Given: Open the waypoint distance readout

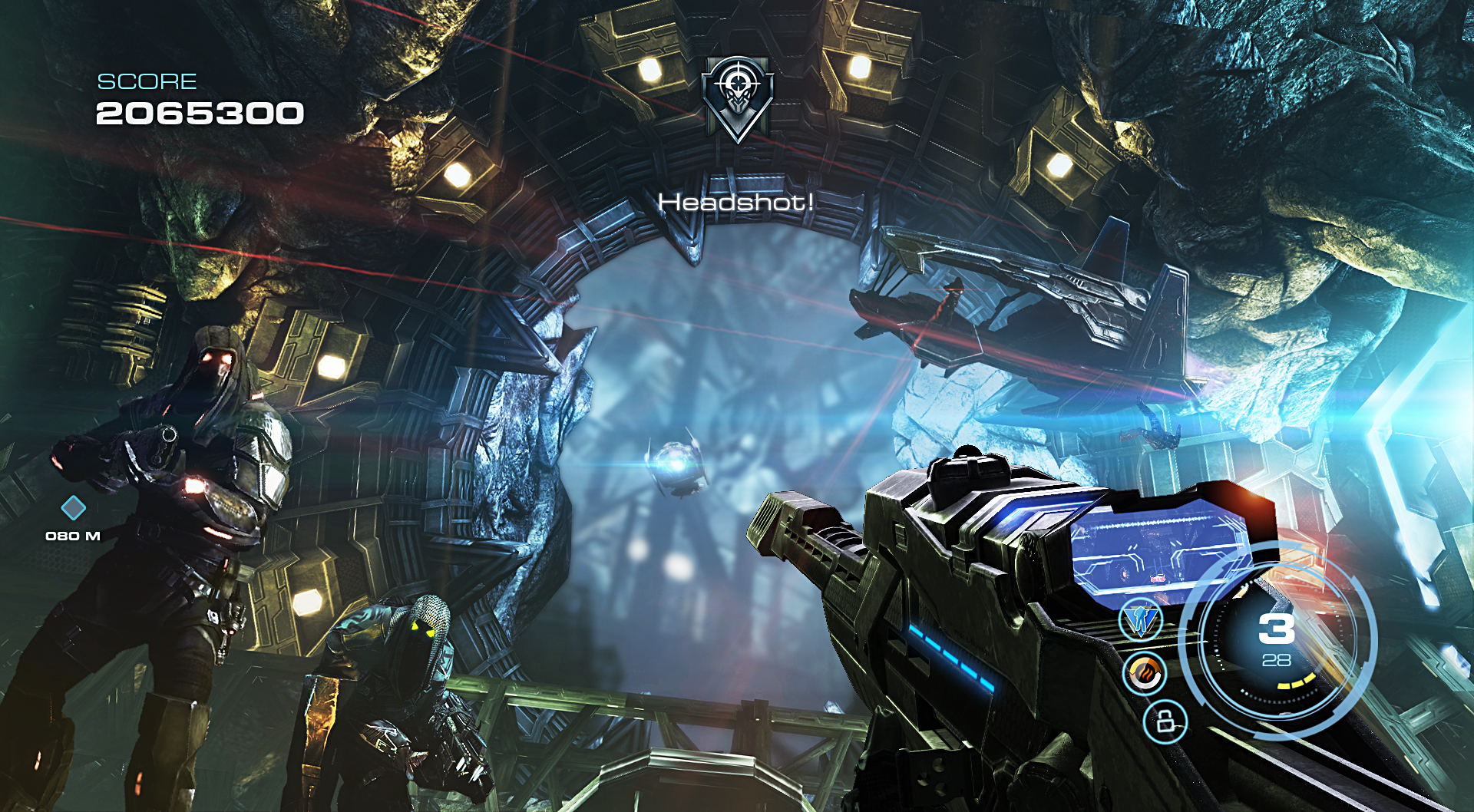Looking at the screenshot, I should coord(73,537).
